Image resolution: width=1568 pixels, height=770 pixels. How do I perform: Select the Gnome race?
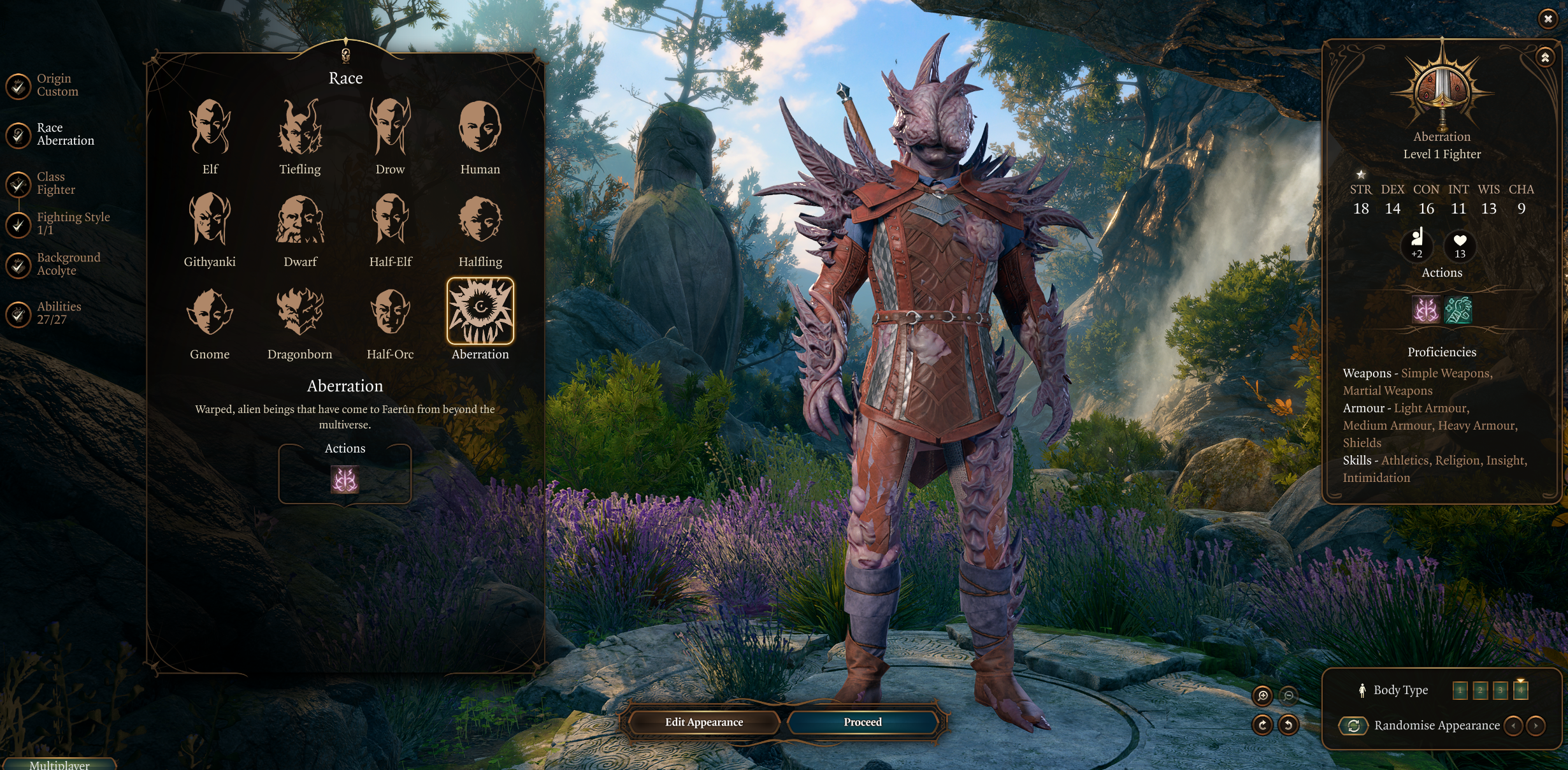point(210,312)
